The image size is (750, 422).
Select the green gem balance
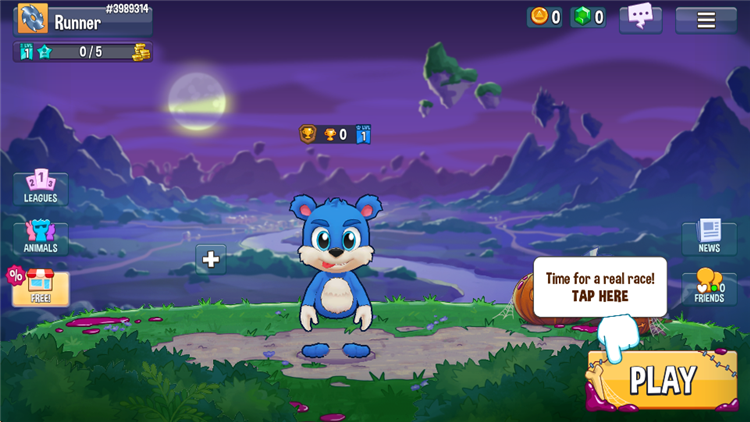(x=587, y=17)
